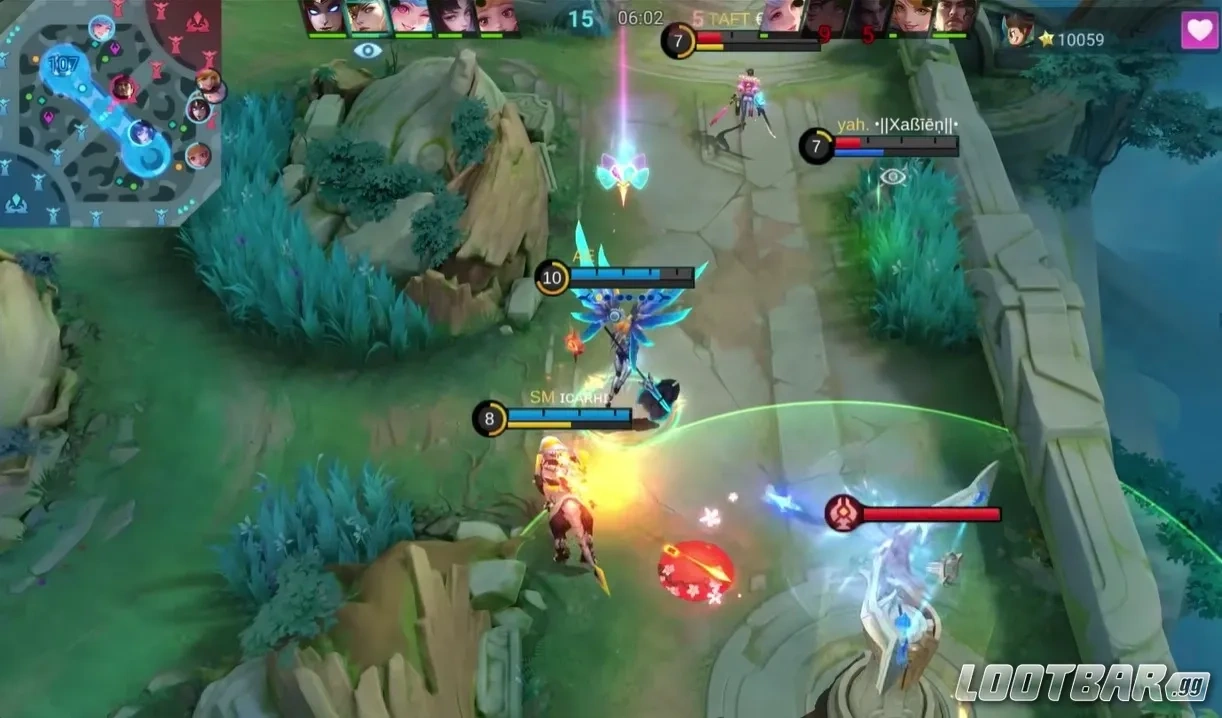Pick the white-haired red team hero portrait
1222x718 pixels.
[783, 17]
